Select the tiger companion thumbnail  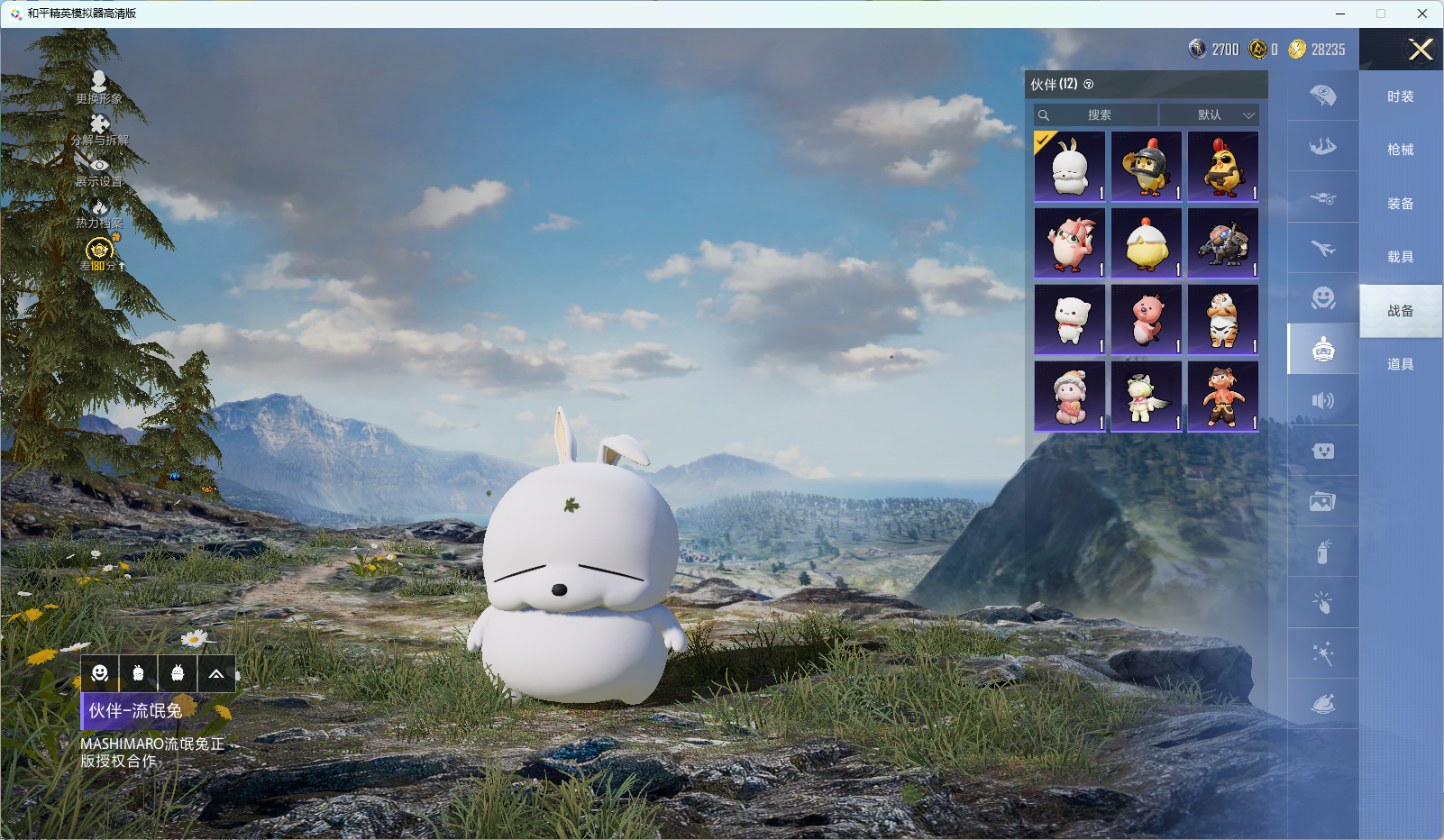pos(1223,320)
